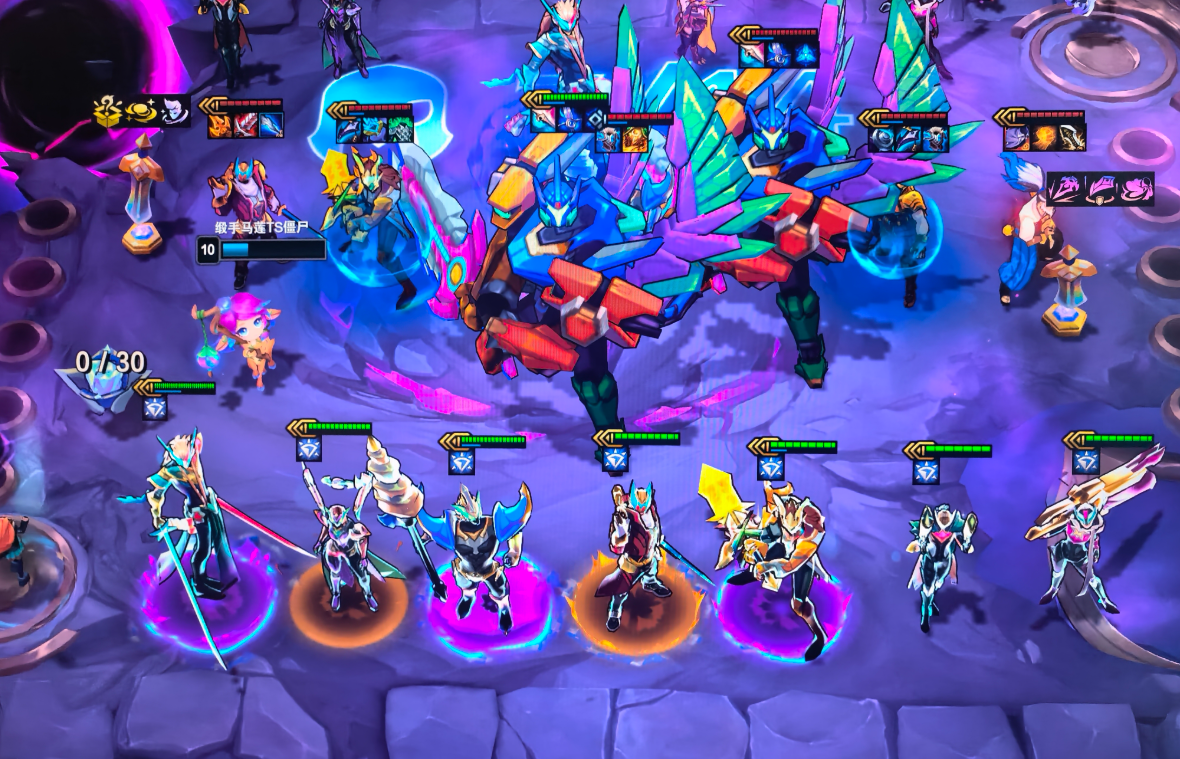This screenshot has height=759, width=1180.
Task: View the fiery orange item above the pink augments
Action: coord(1045,138)
